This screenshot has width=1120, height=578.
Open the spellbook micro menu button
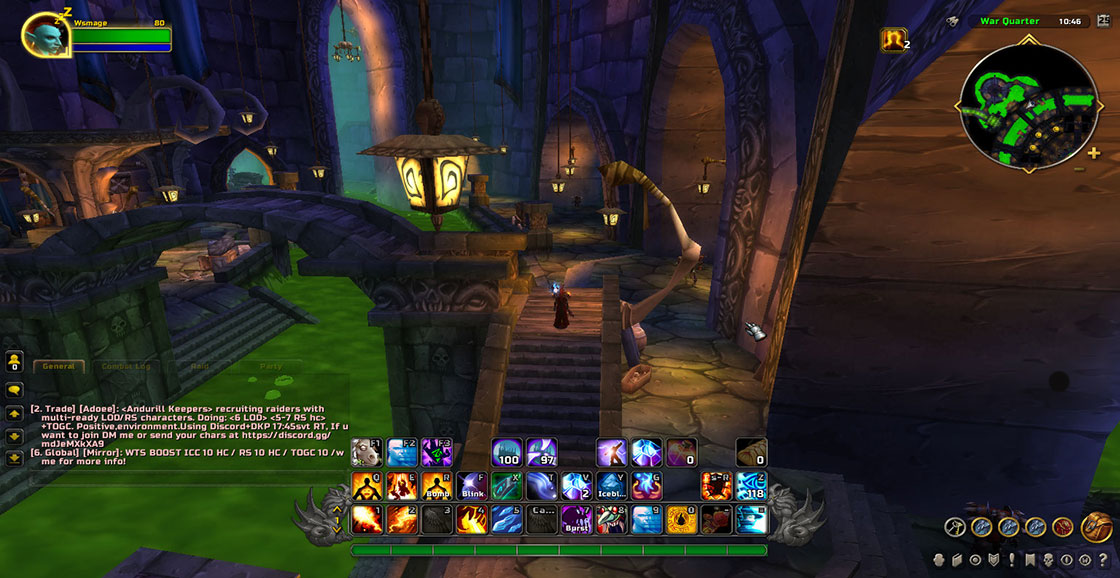[957, 559]
